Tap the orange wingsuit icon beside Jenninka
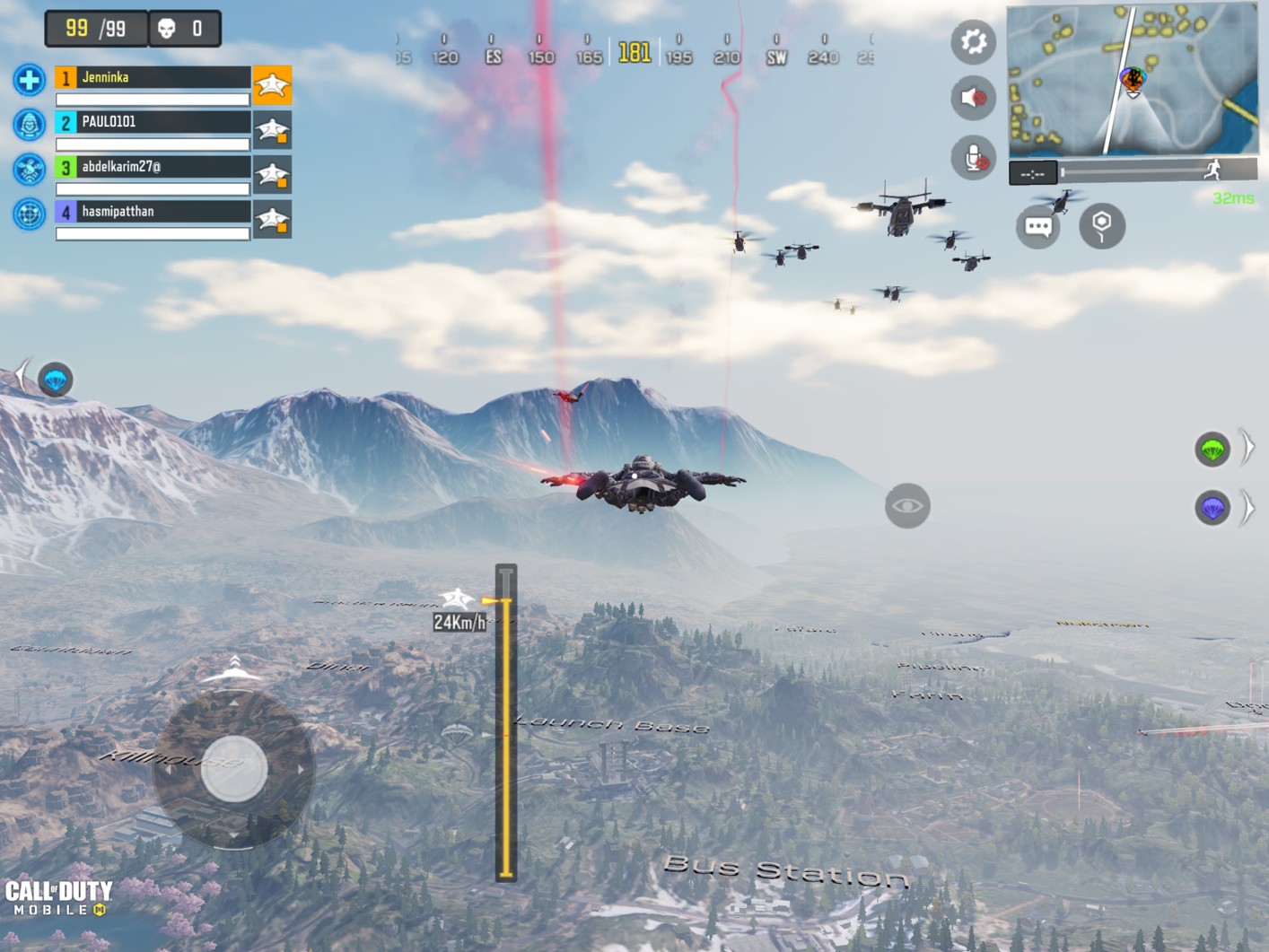Viewport: 1269px width, 952px height. click(x=272, y=85)
